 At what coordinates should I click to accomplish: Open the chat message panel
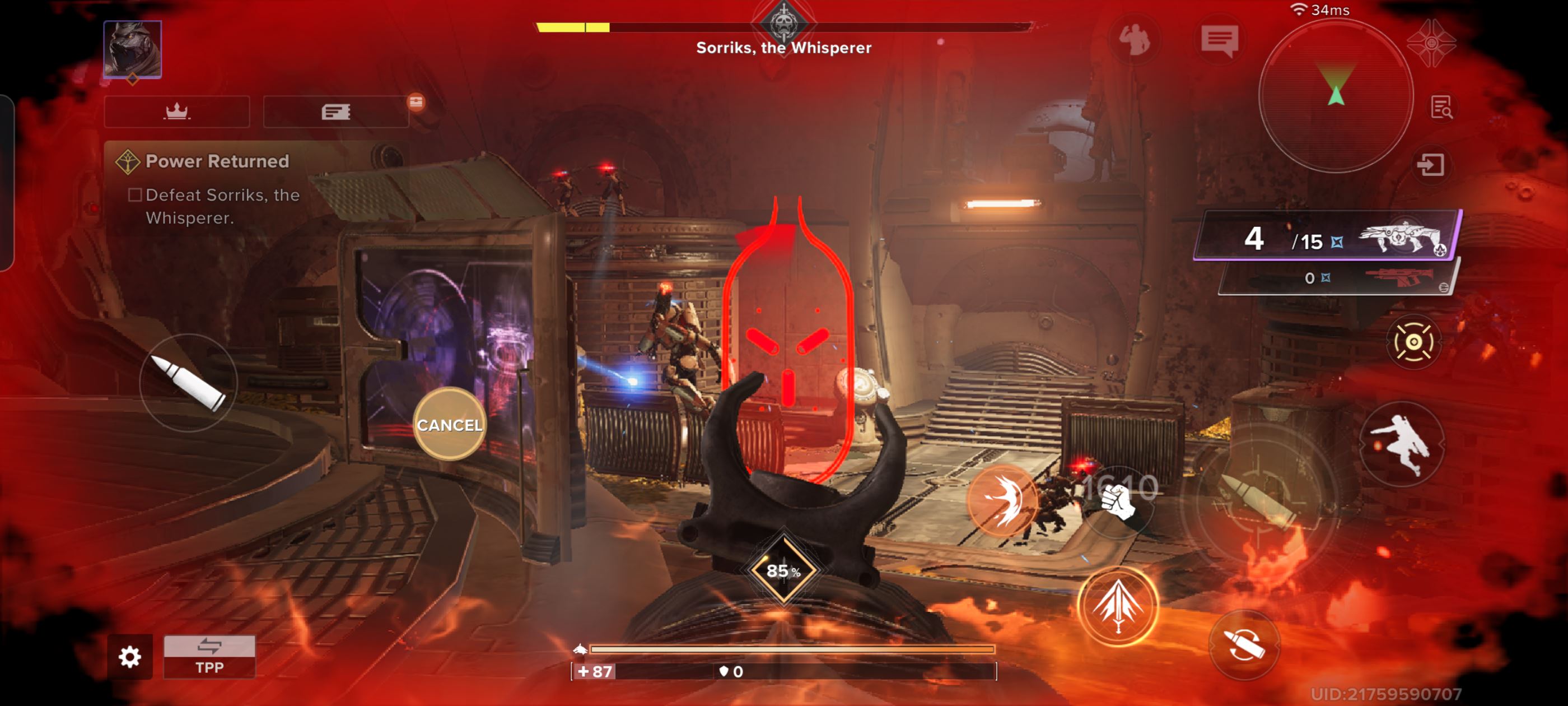click(x=1219, y=41)
